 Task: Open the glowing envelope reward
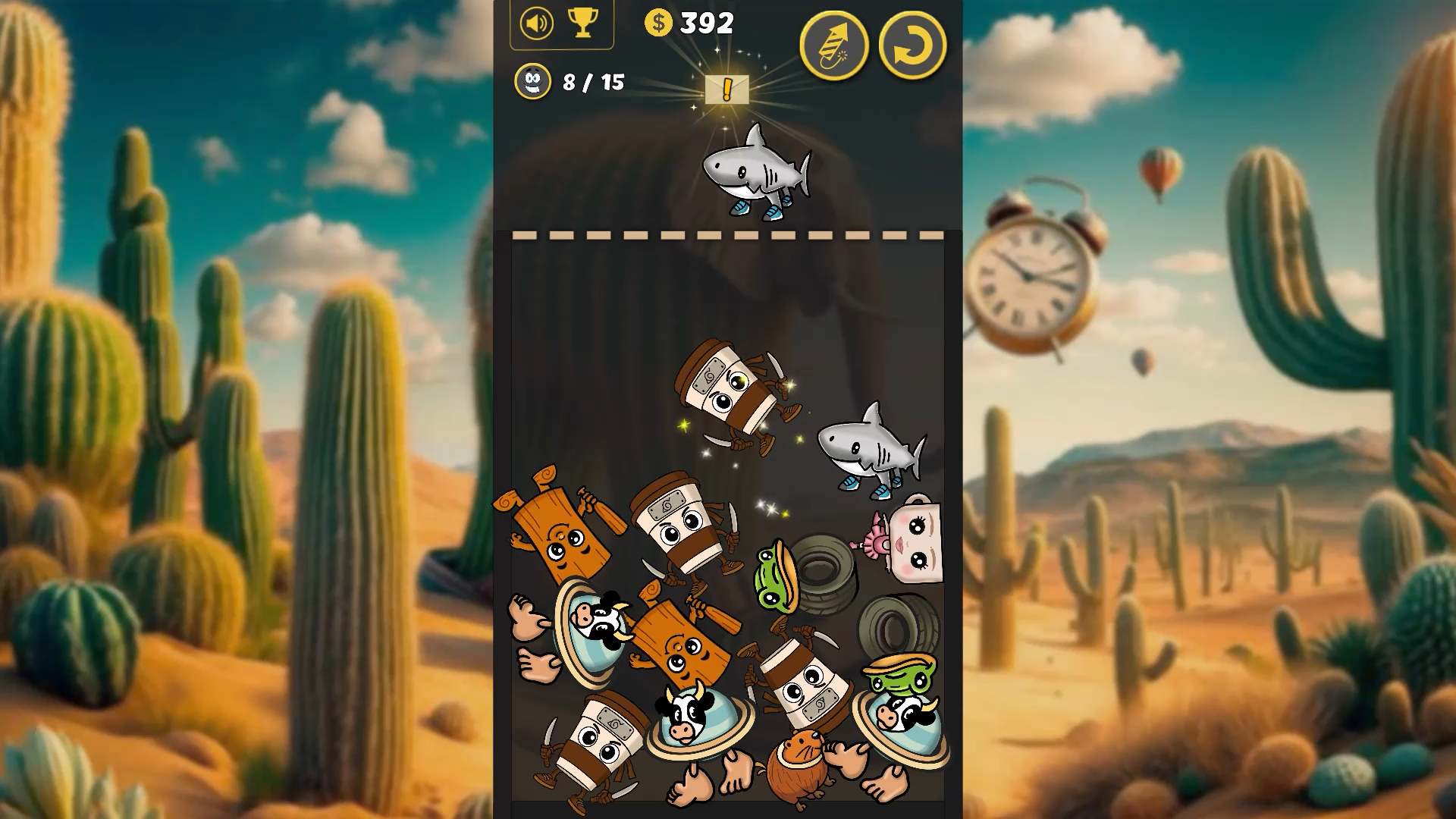pyautogui.click(x=726, y=91)
